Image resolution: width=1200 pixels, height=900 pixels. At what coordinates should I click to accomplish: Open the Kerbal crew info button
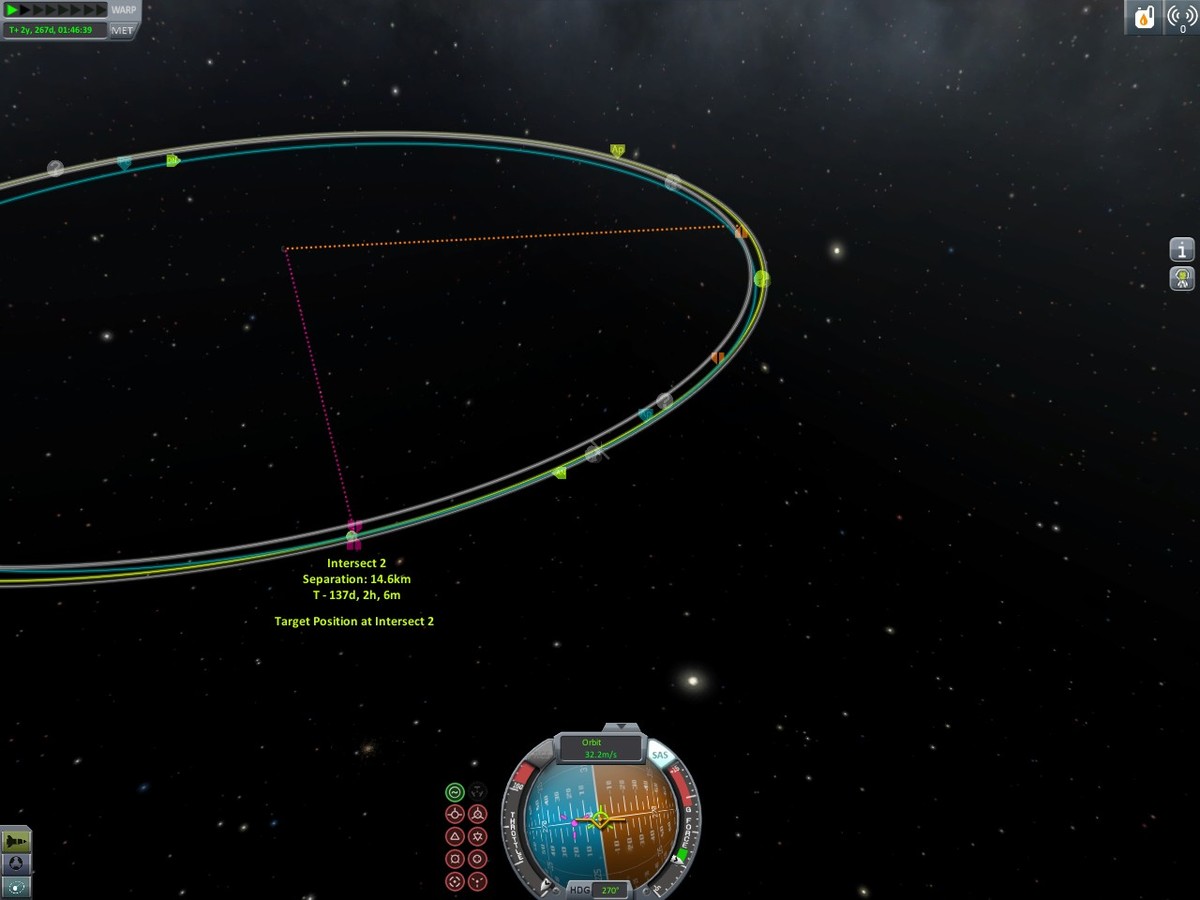[1182, 278]
